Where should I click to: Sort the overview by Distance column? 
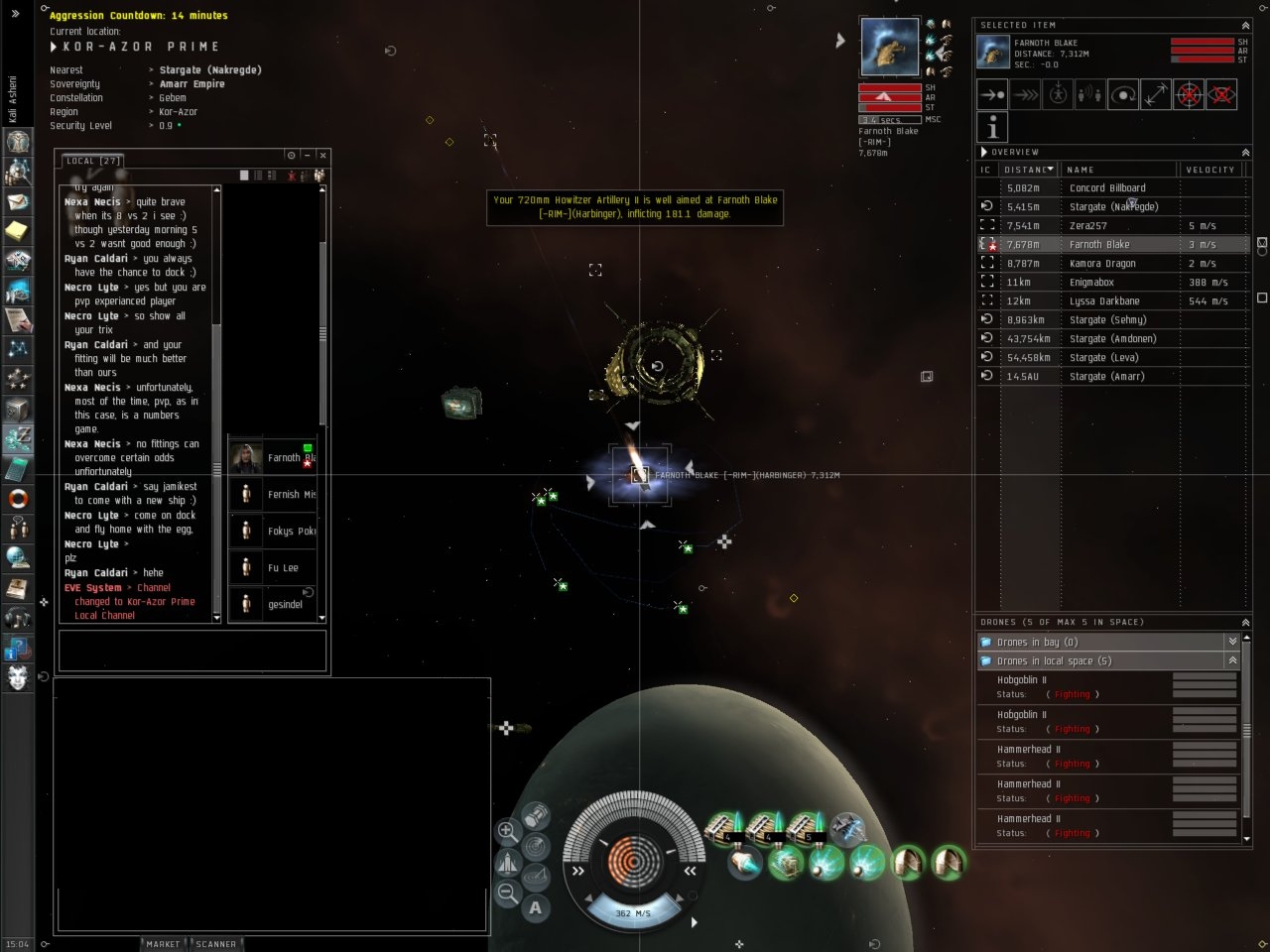click(x=1028, y=170)
